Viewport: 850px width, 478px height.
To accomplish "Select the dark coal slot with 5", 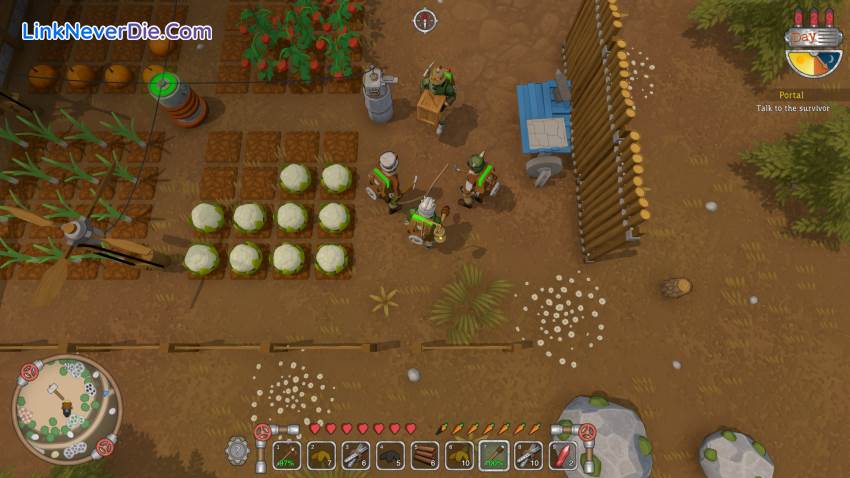I will [x=391, y=456].
